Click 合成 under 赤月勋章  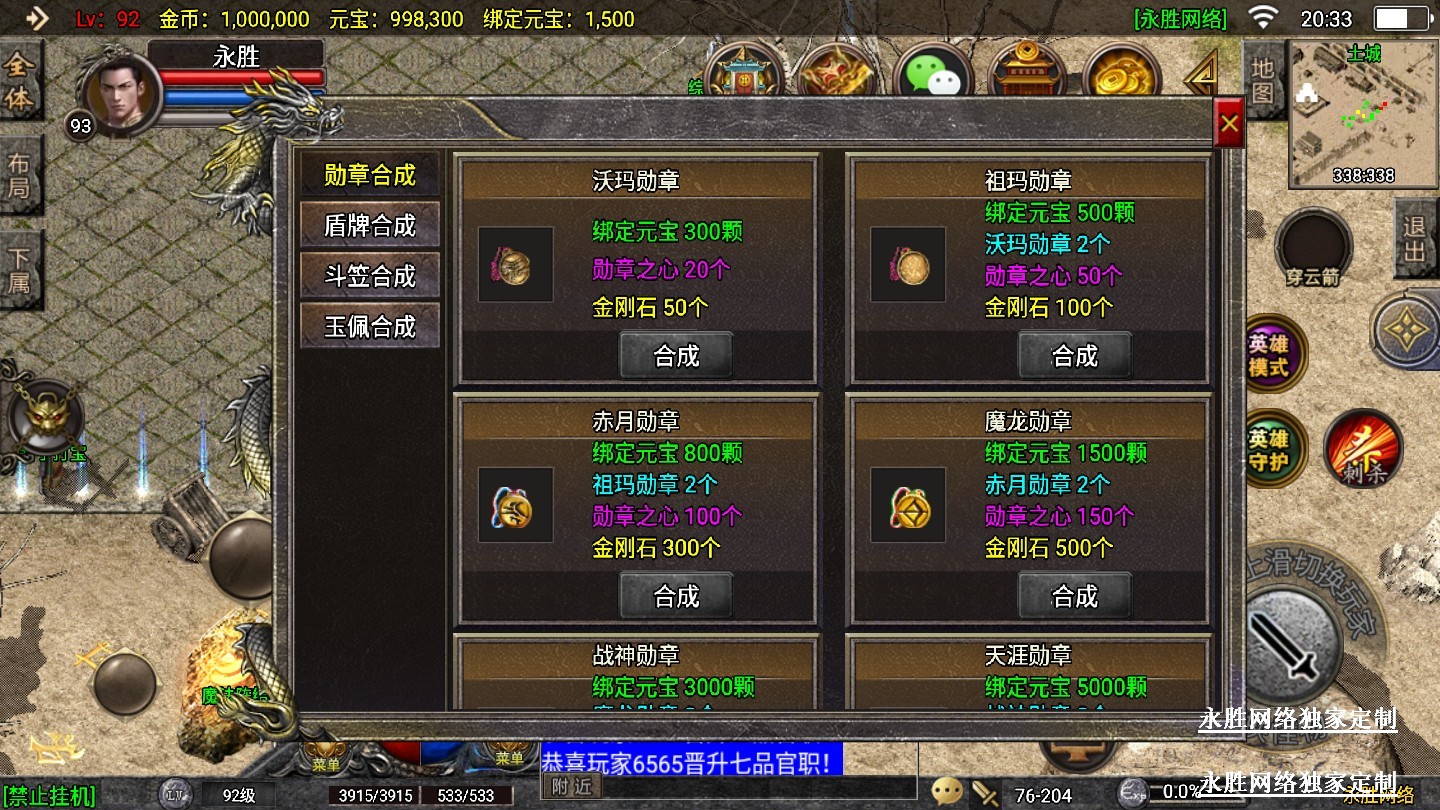676,596
